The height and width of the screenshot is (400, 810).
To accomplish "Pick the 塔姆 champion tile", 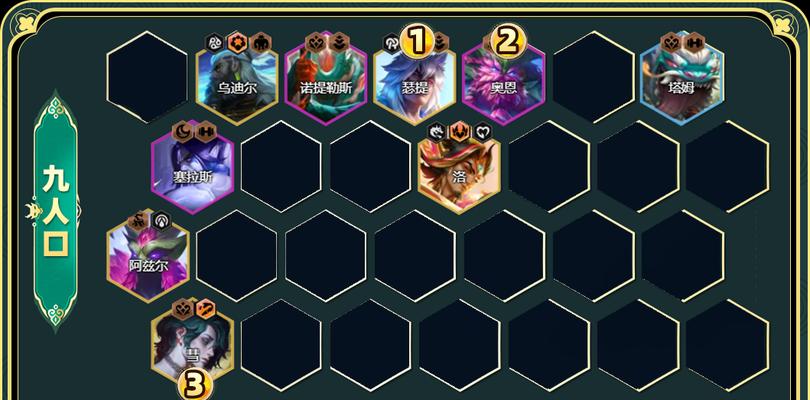I will coord(681,78).
